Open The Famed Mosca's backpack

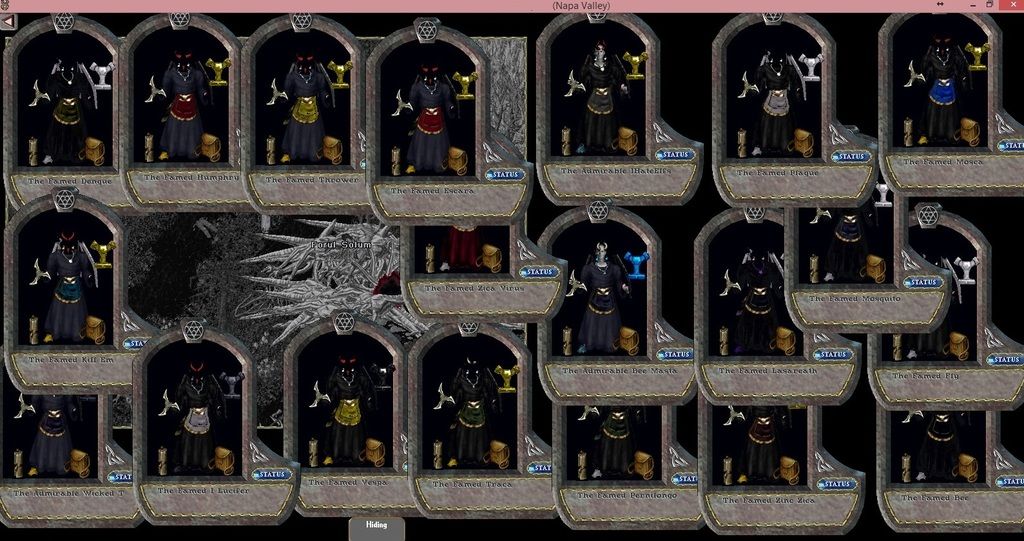[970, 130]
